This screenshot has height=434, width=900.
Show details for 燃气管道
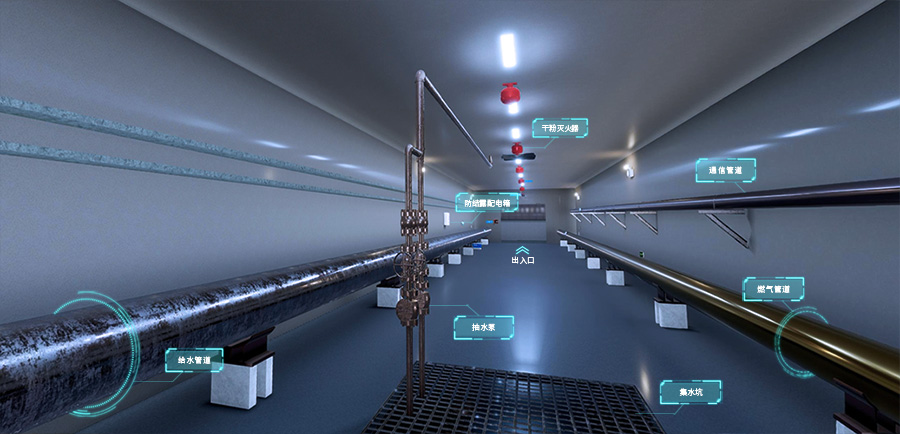tap(773, 290)
